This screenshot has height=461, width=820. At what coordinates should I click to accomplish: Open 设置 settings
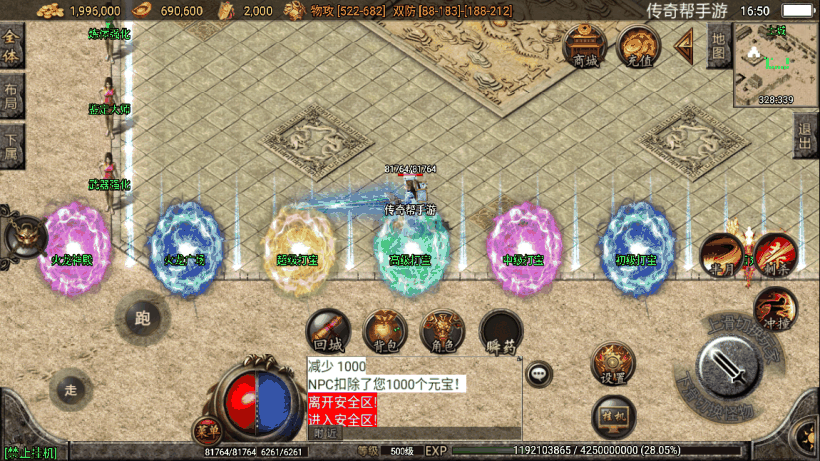tap(612, 363)
